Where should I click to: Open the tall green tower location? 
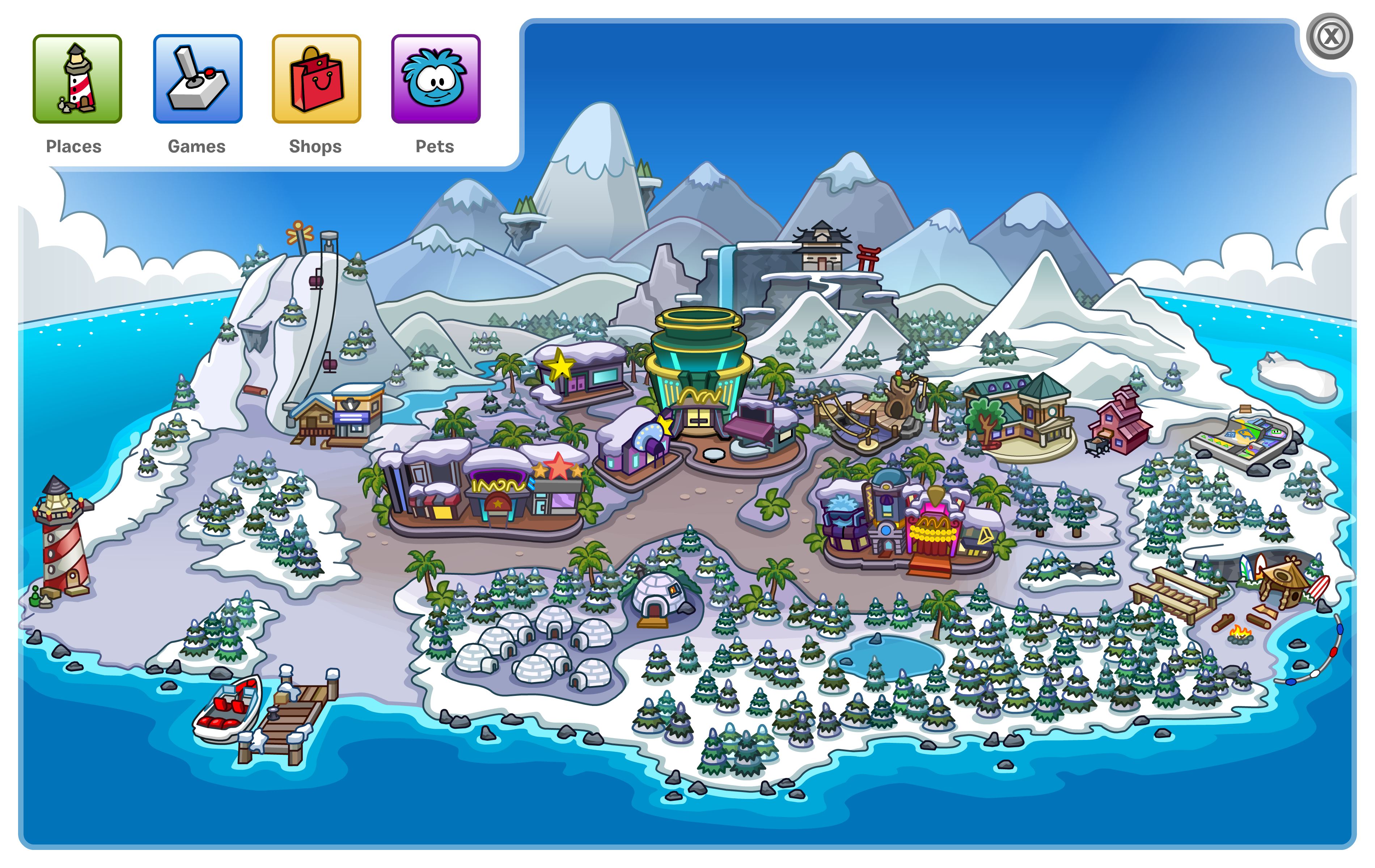pyautogui.click(x=698, y=365)
